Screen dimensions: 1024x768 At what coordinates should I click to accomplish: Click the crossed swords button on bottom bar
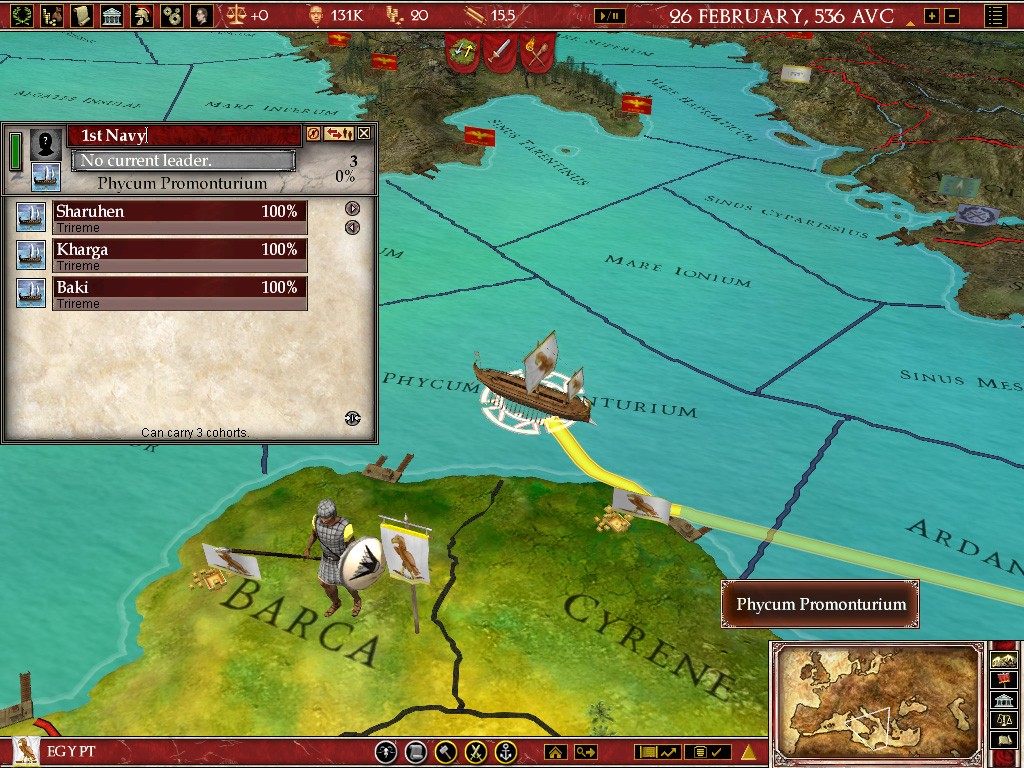point(477,752)
